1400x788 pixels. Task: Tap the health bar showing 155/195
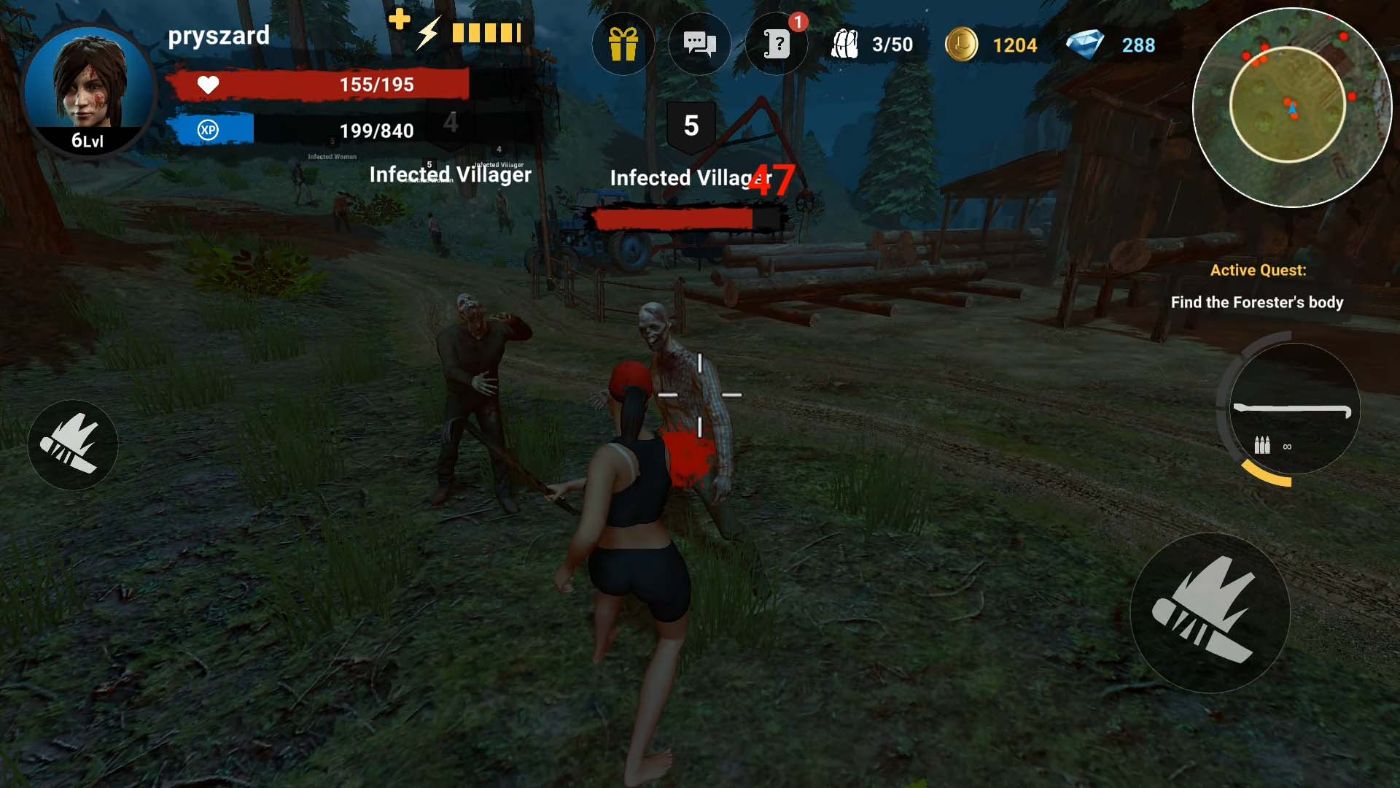click(323, 84)
